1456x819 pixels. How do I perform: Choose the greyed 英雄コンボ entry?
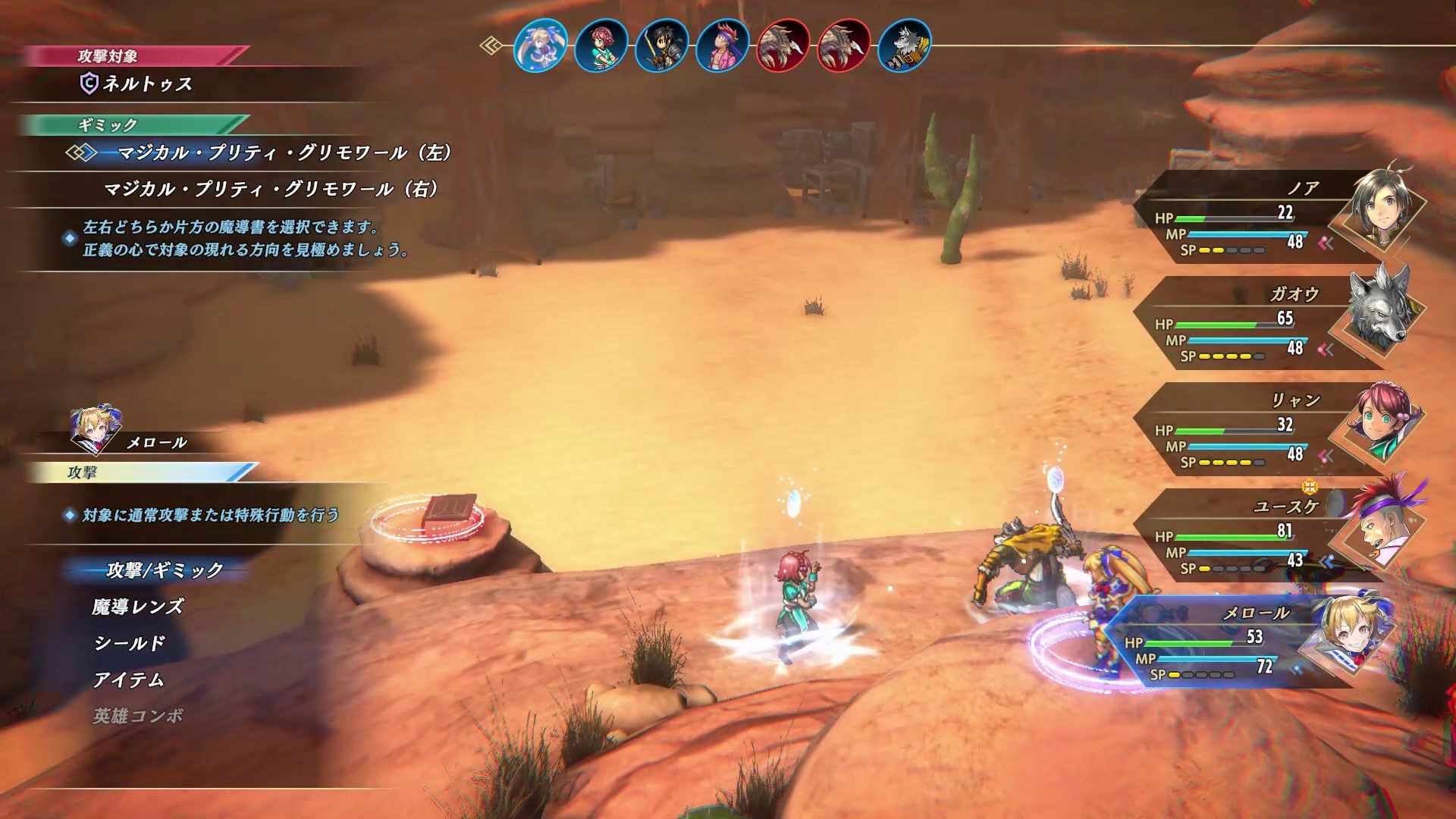click(x=137, y=716)
